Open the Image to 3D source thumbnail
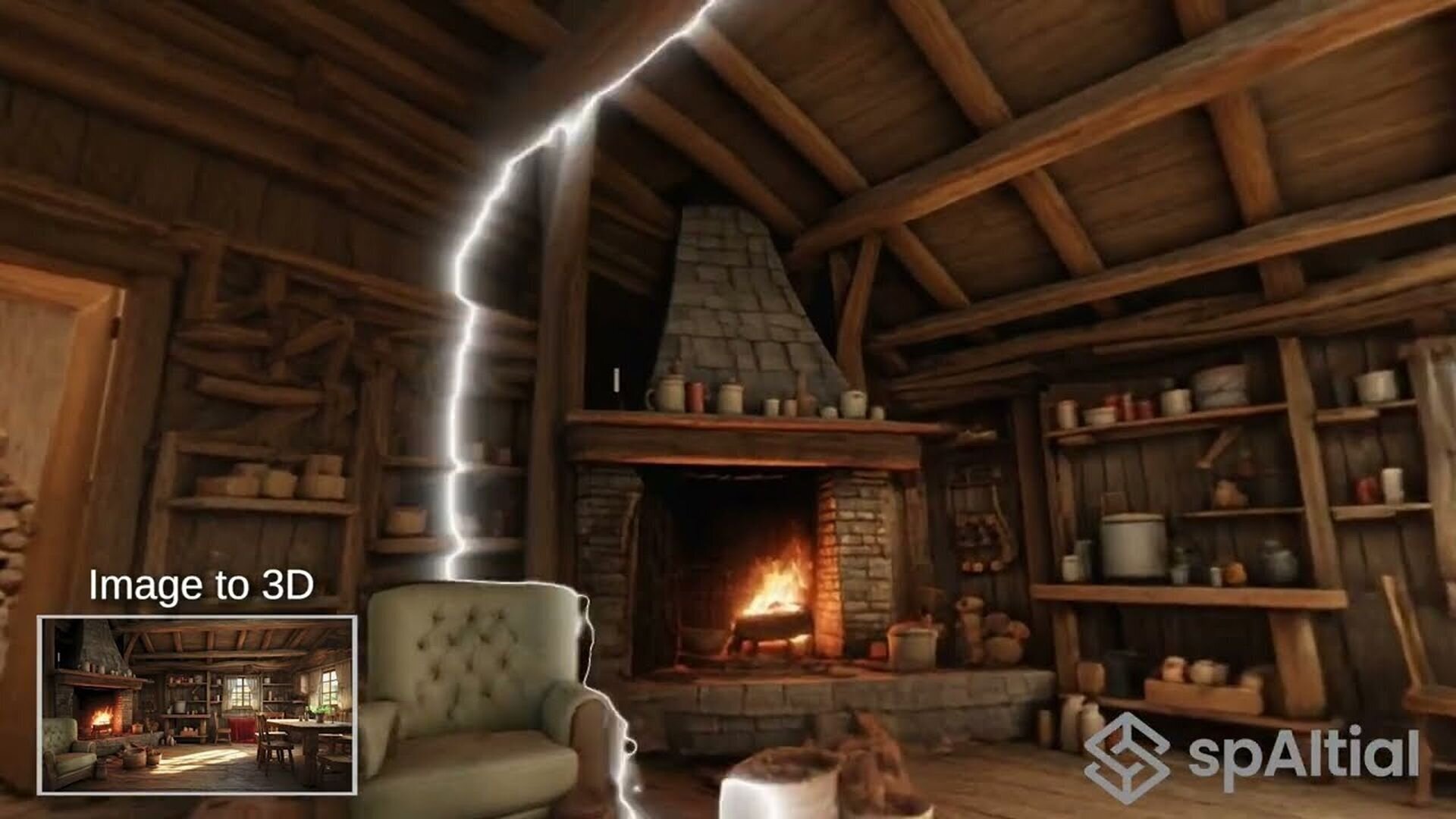The image size is (1456, 819). pyautogui.click(x=197, y=704)
